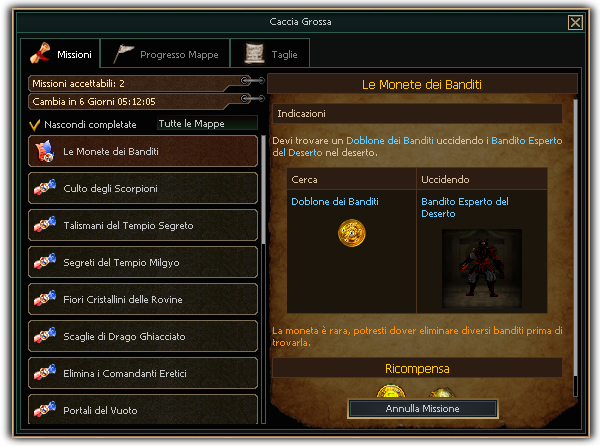
Task: Toggle the Nascondi completate checkbox
Action: coord(35,125)
